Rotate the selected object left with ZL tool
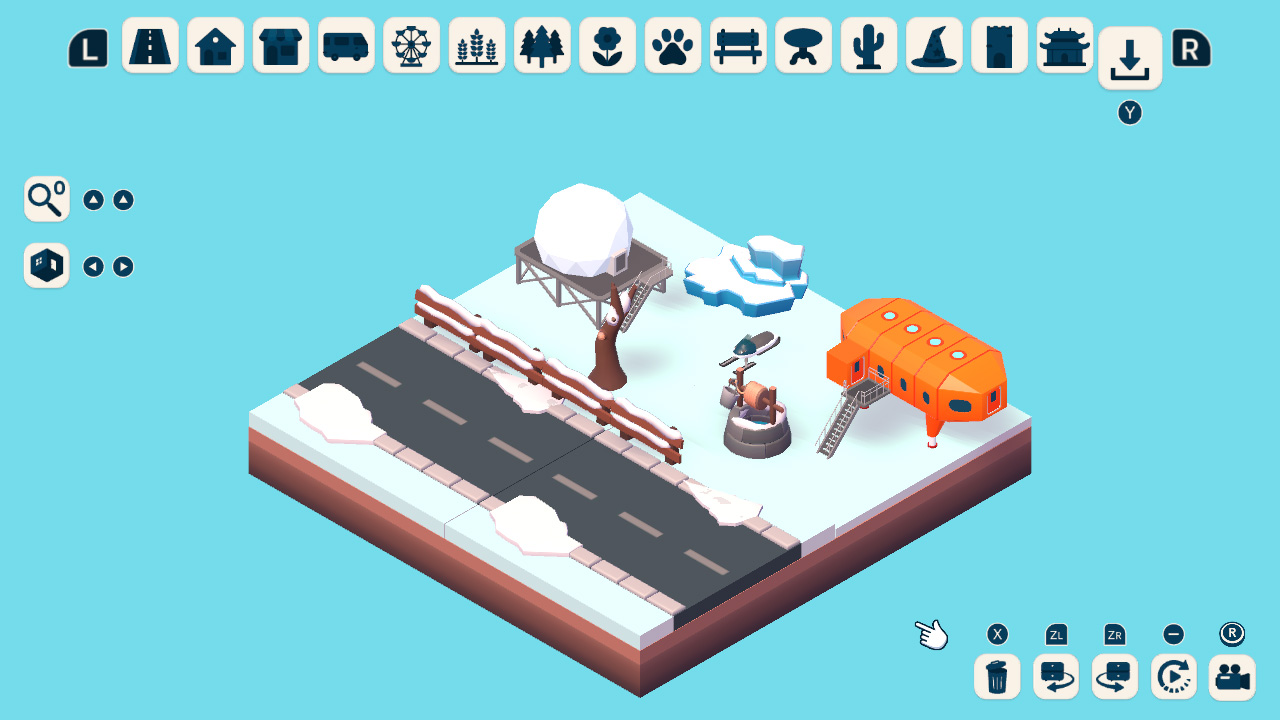 (1055, 677)
